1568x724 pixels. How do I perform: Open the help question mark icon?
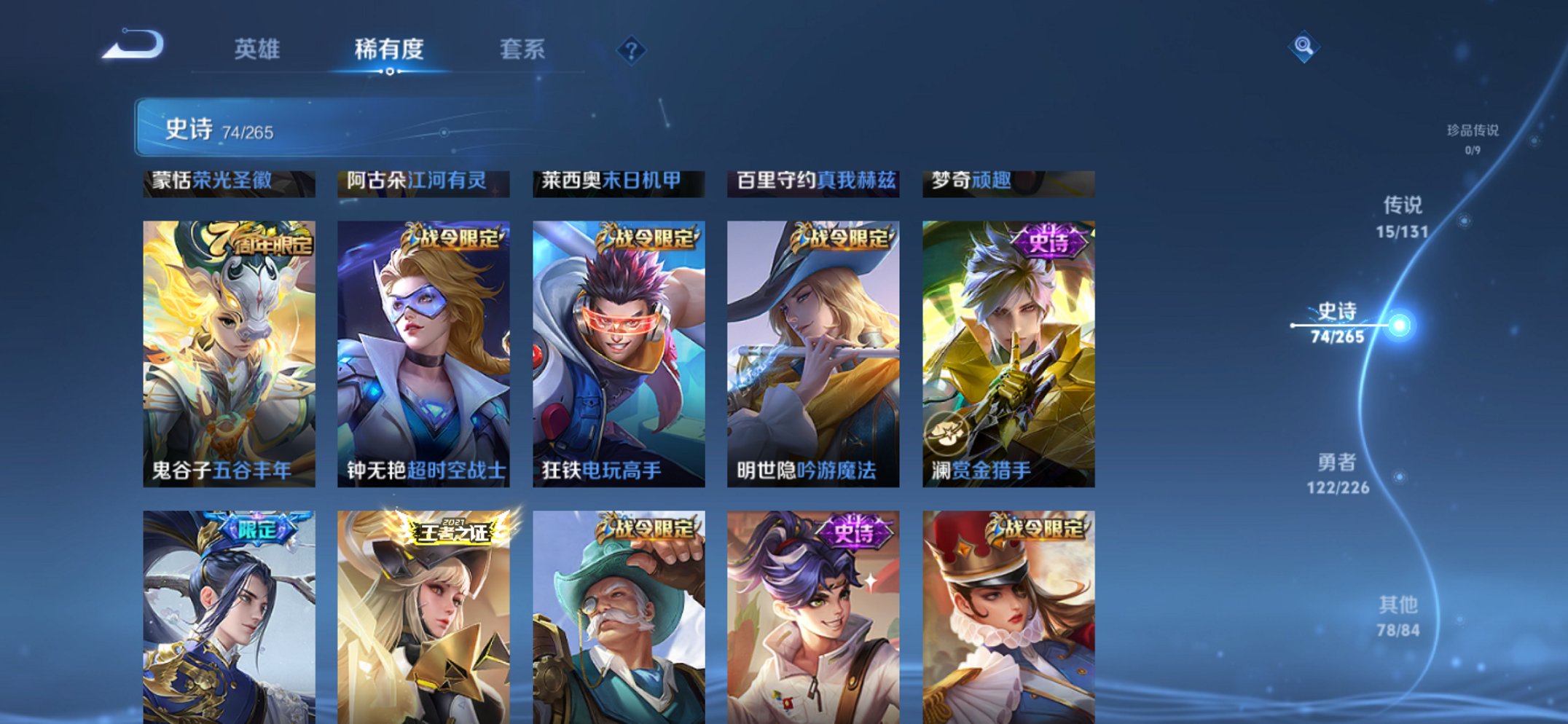tap(632, 49)
